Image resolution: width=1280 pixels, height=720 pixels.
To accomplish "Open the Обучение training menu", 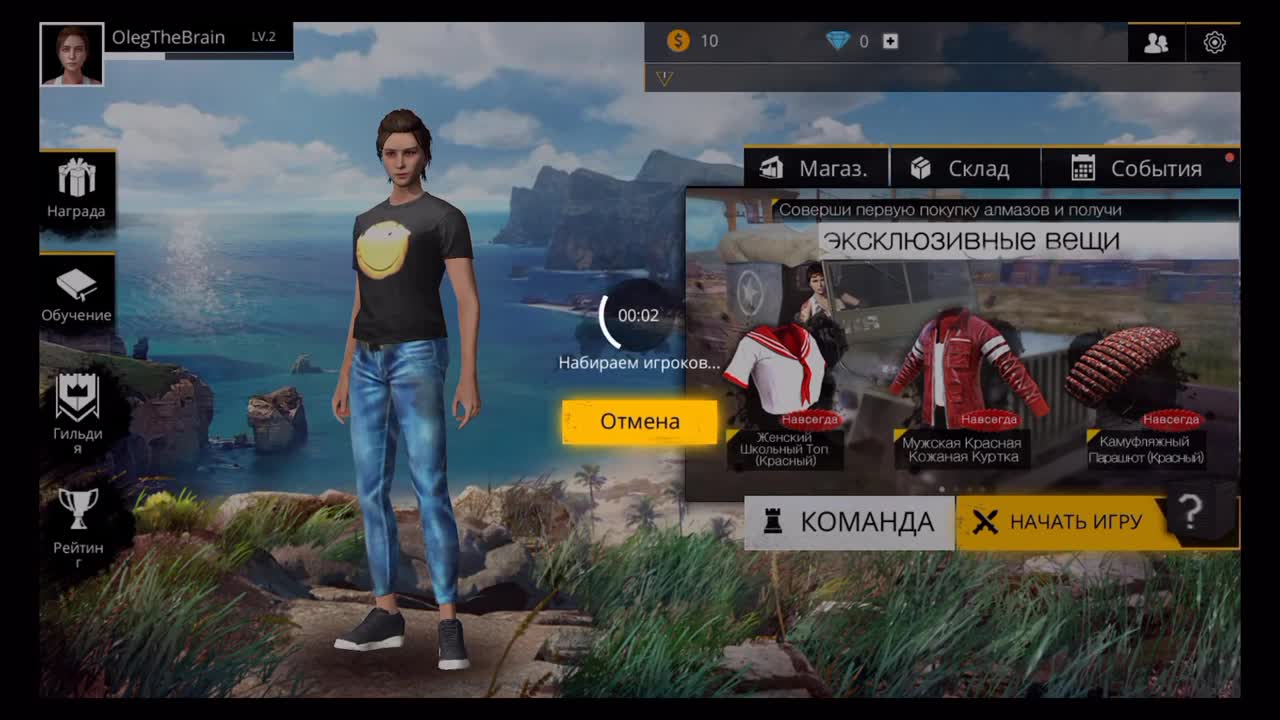I will (77, 296).
